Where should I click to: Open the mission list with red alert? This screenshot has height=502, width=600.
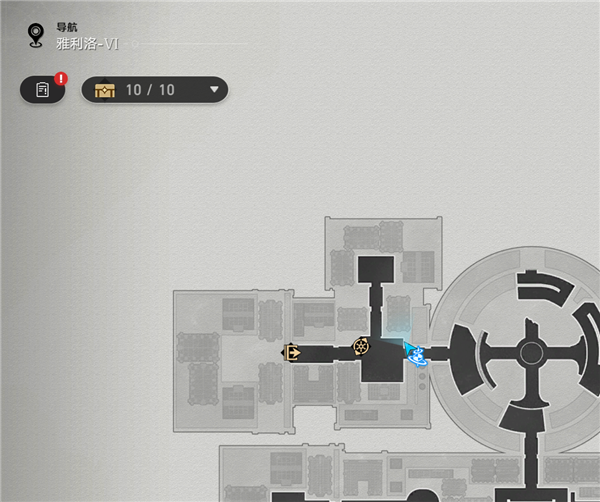click(42, 90)
